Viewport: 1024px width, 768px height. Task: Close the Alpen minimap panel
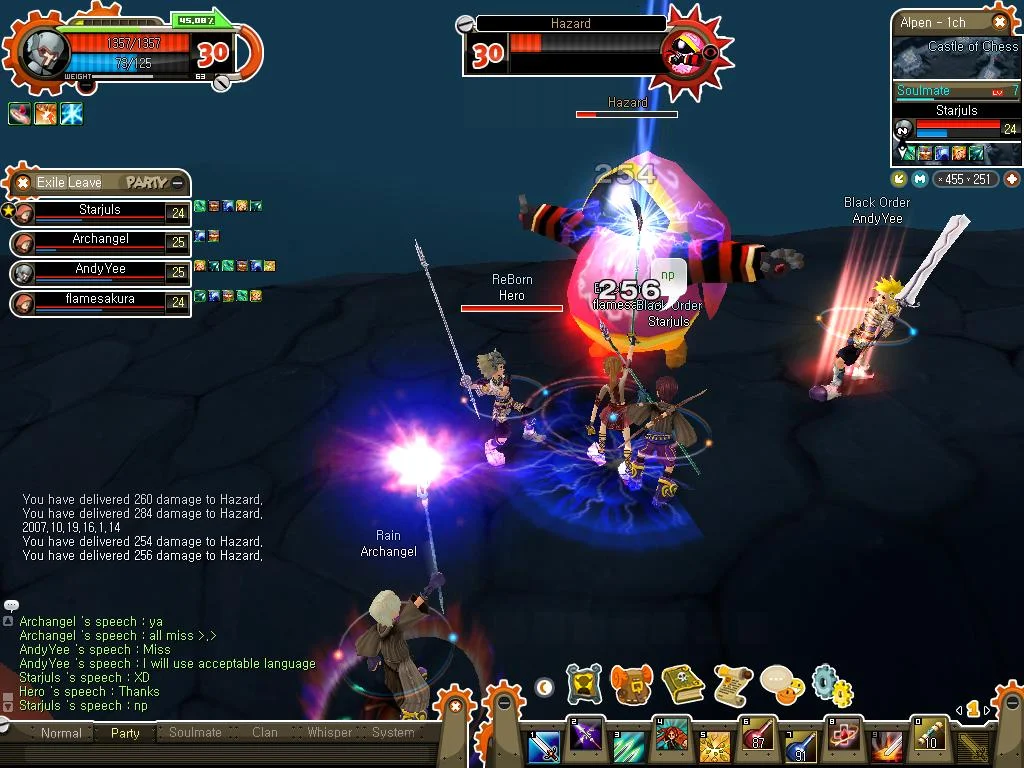point(999,22)
